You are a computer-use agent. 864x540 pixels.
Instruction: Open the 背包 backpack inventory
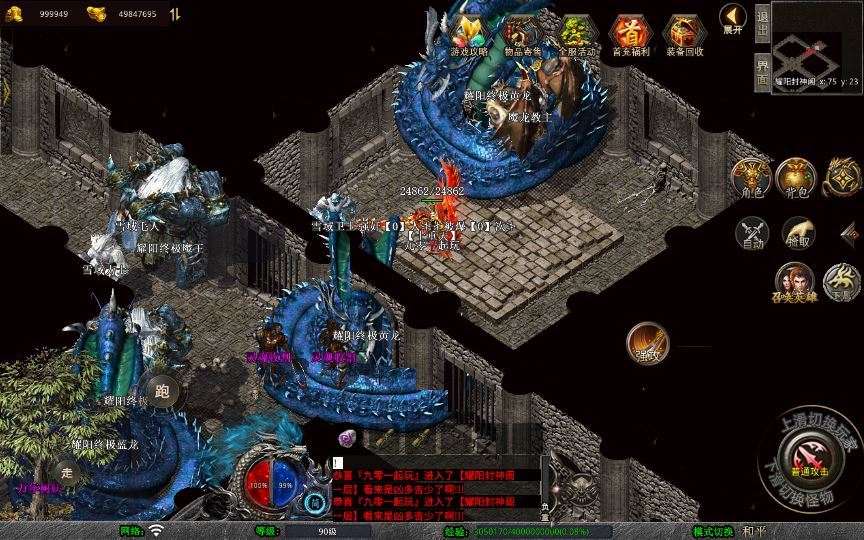(796, 178)
